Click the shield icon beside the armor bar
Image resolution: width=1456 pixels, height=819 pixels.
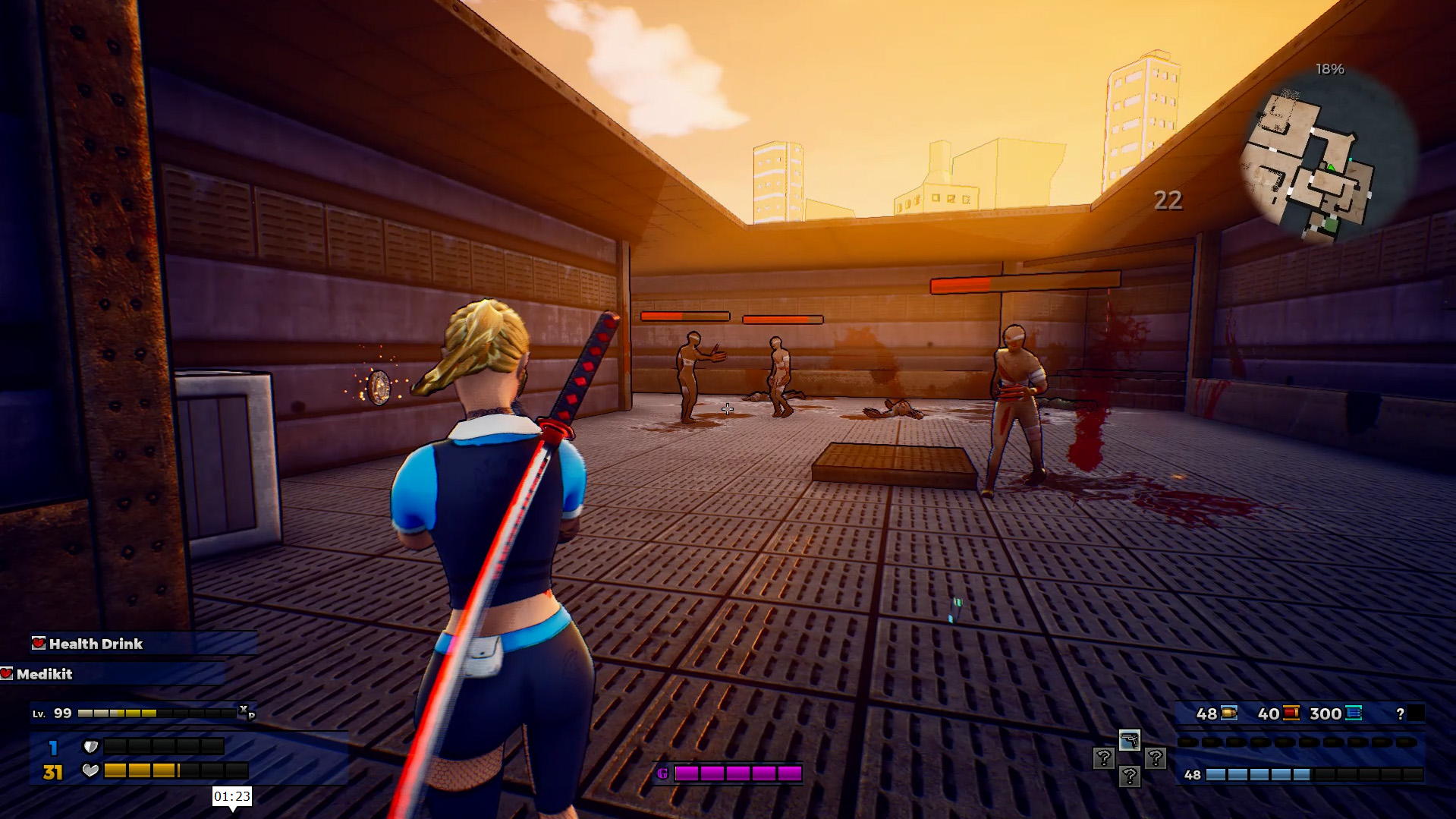click(90, 746)
